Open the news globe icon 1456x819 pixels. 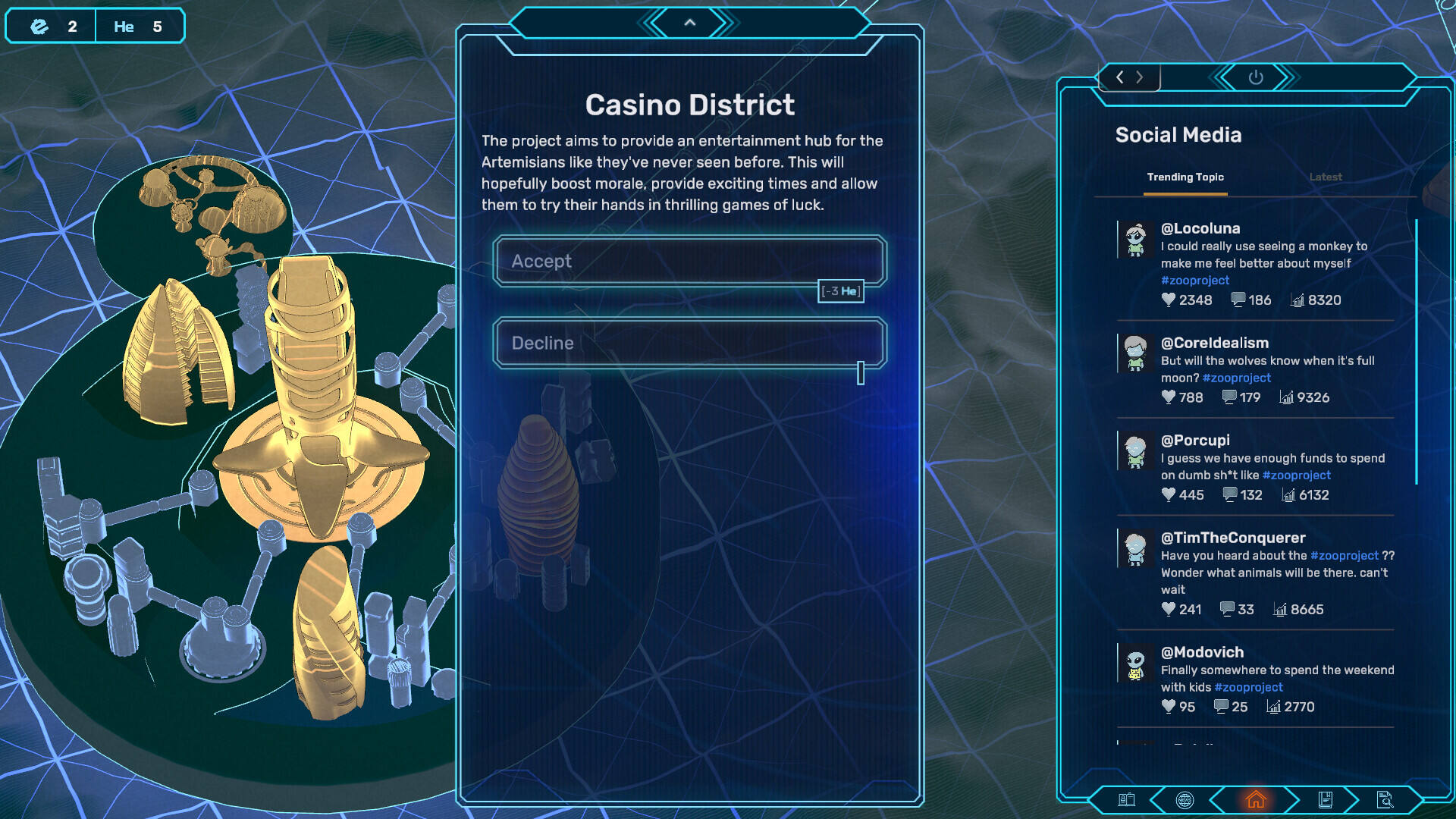click(1184, 799)
